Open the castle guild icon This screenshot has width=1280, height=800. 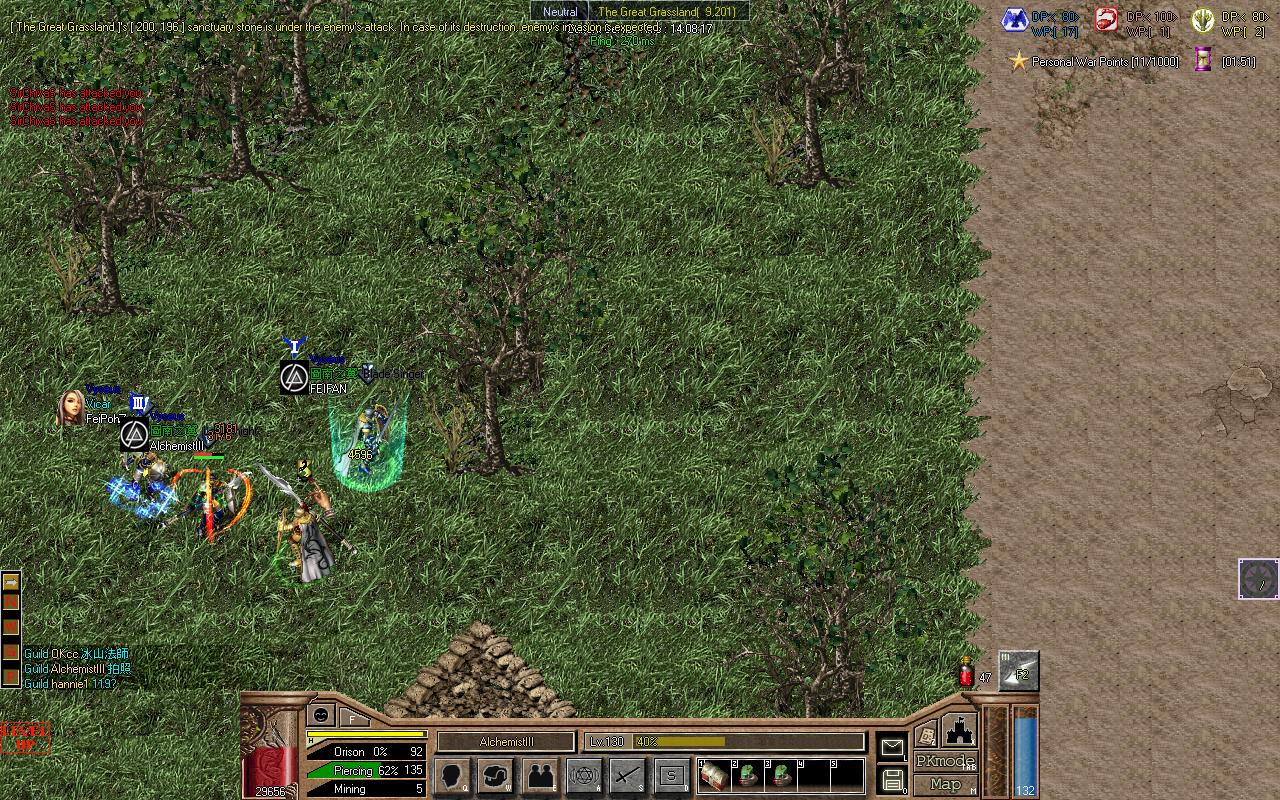pos(959,729)
